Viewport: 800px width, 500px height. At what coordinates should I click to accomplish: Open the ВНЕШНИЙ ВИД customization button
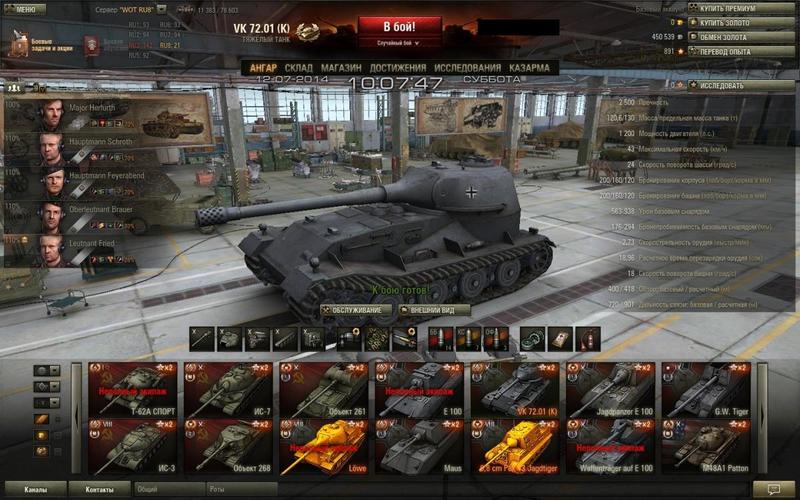[434, 310]
